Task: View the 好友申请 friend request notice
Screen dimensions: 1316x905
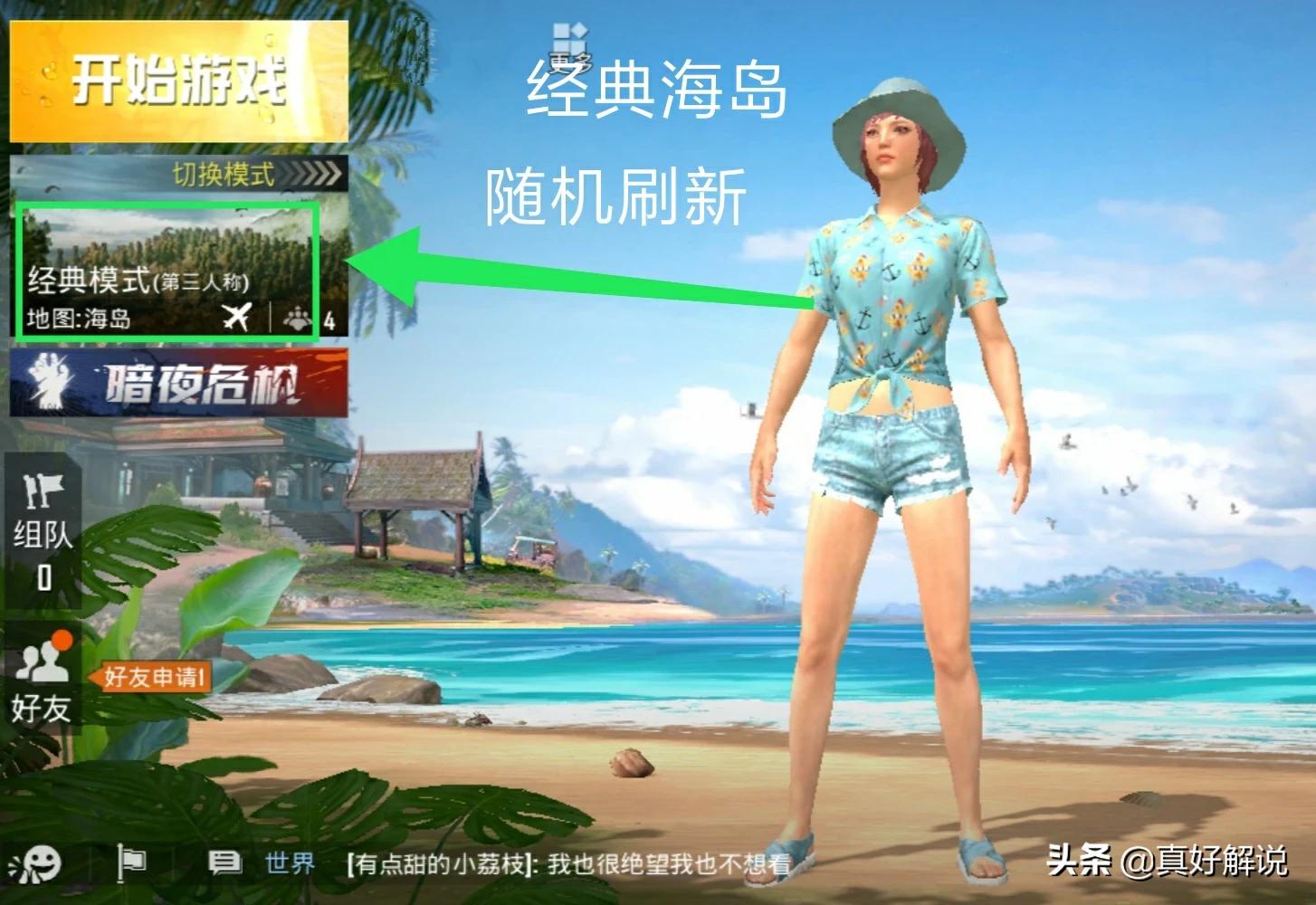Action: (x=151, y=676)
